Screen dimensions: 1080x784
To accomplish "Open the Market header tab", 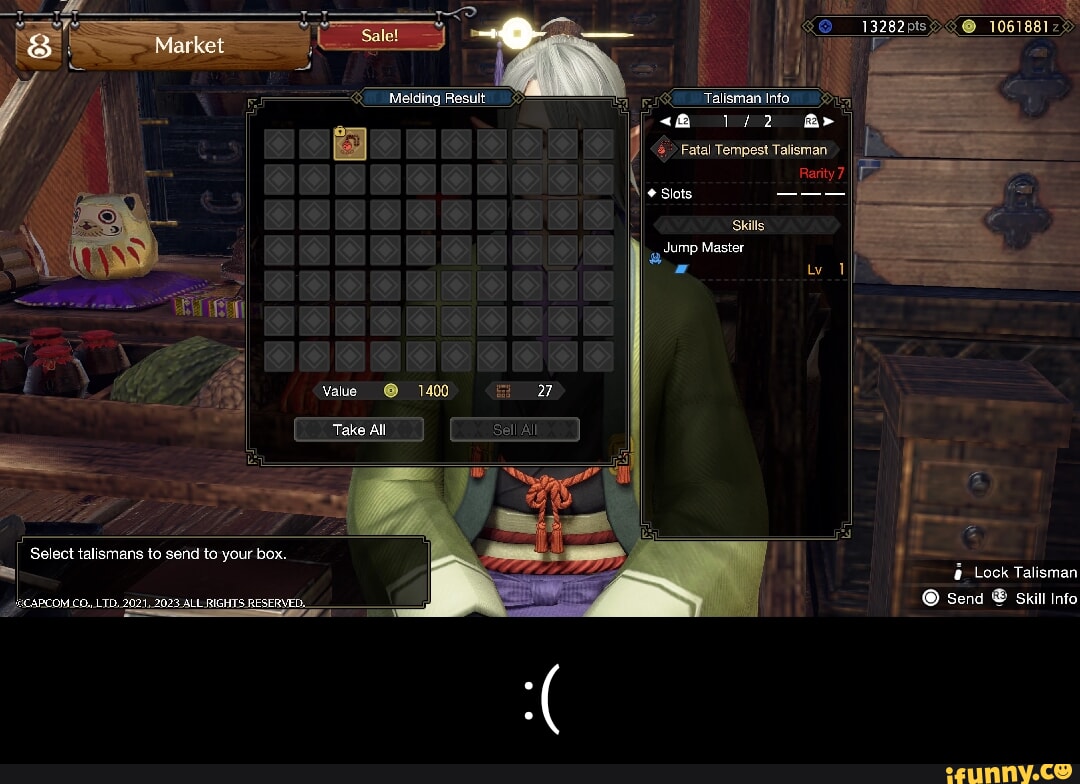I will tap(189, 46).
